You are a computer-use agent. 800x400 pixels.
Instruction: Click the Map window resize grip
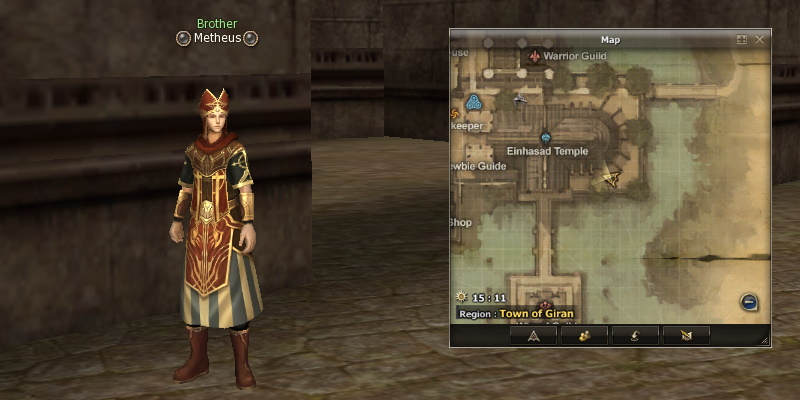[x=765, y=341]
